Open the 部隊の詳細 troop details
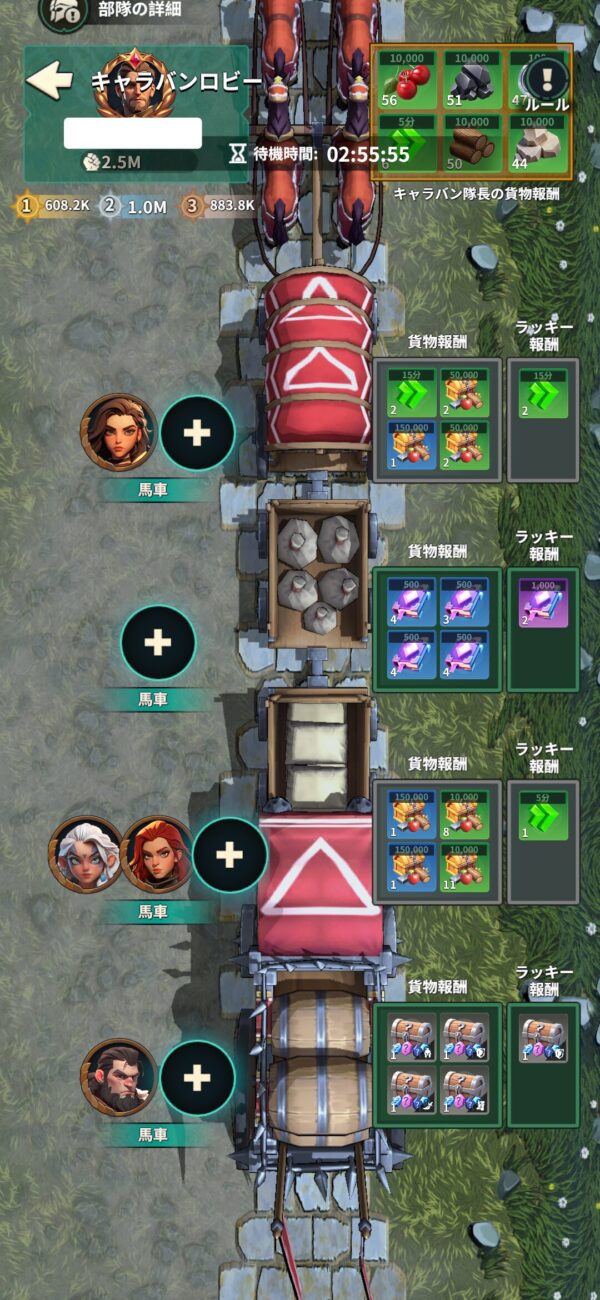 pos(64,12)
